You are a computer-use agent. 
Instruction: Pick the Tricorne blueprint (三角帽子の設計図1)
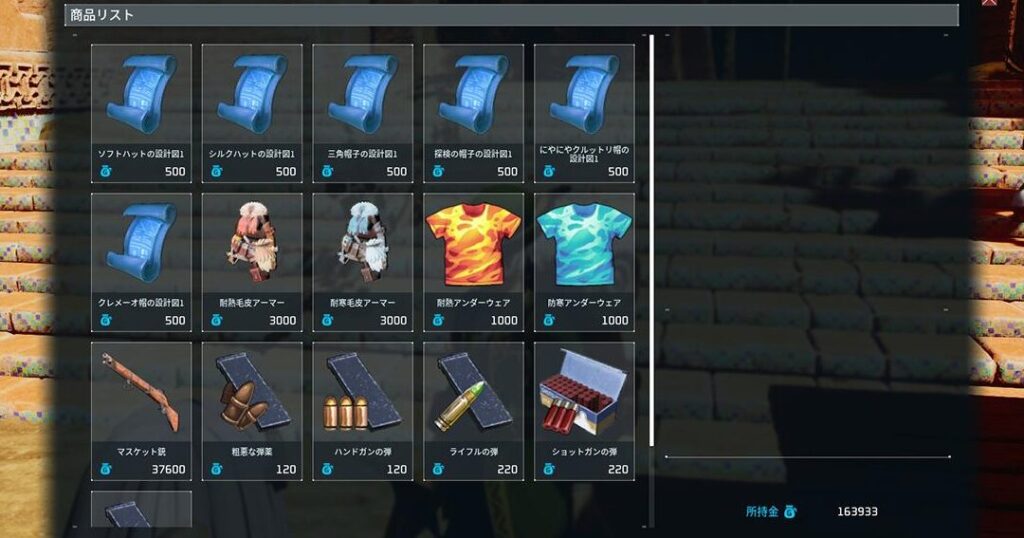click(x=363, y=113)
